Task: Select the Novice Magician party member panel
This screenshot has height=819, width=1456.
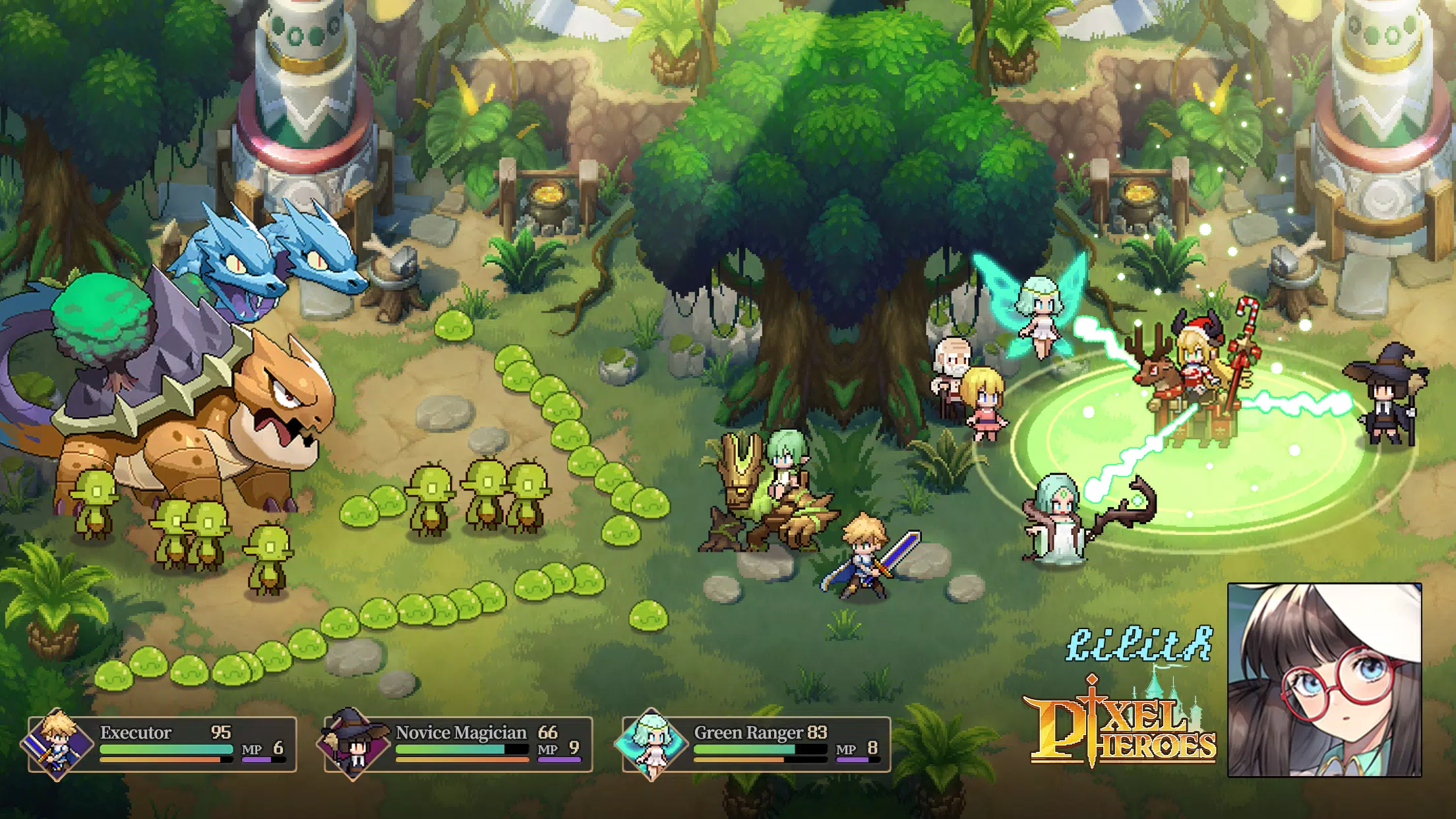Action: coord(458,745)
